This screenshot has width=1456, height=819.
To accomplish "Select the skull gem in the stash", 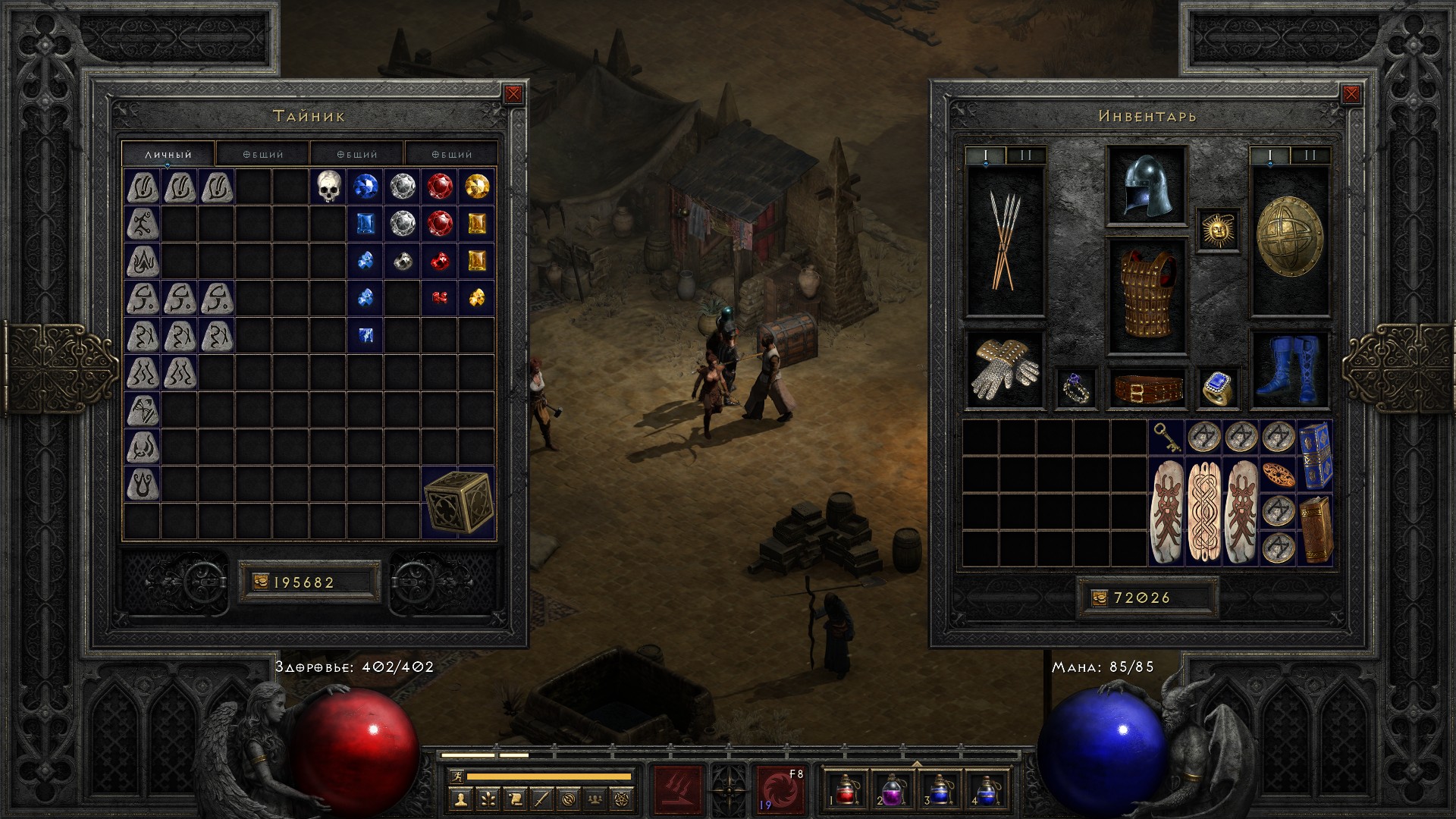I will 328,187.
